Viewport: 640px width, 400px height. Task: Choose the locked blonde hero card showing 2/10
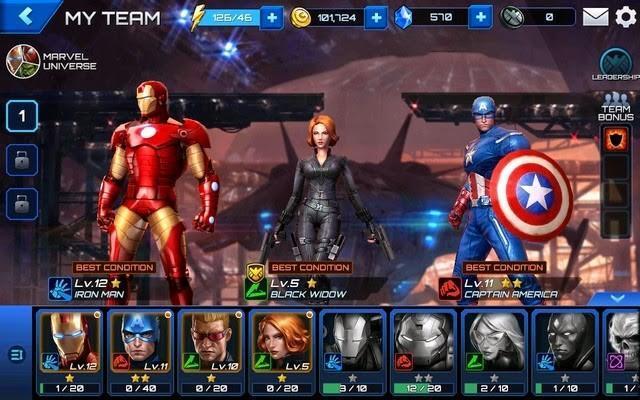(494, 350)
